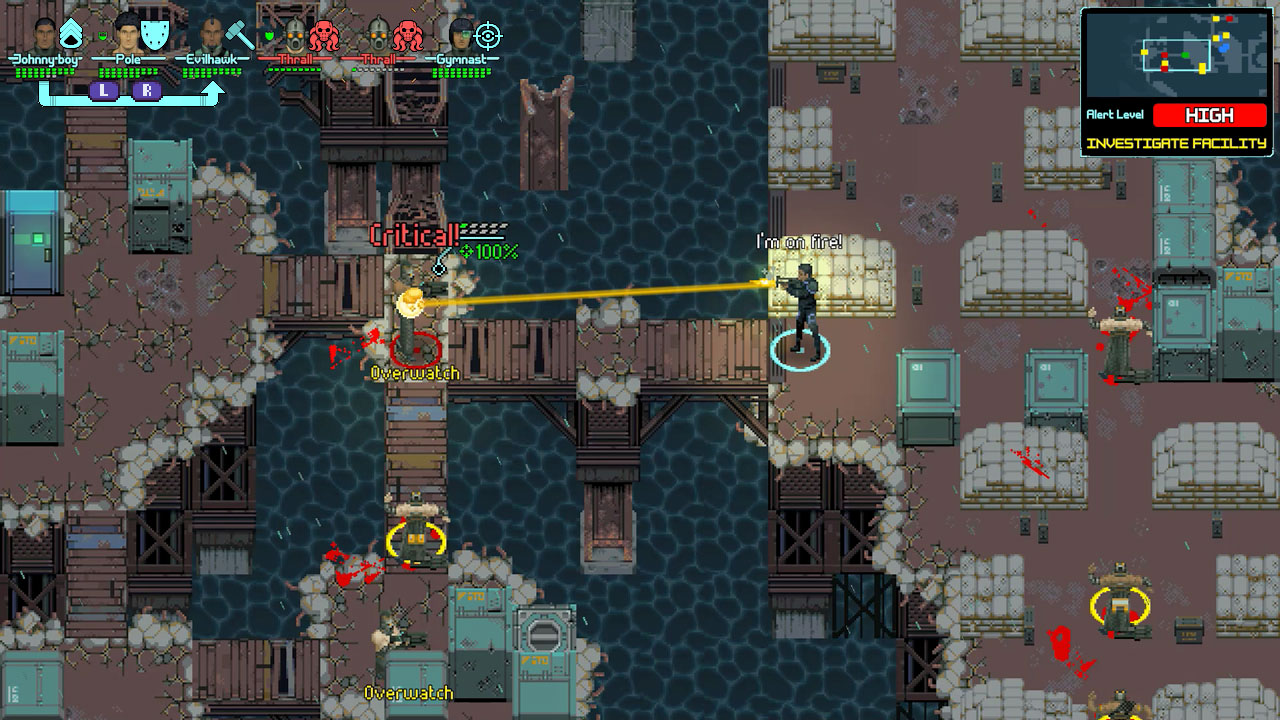Select Johnny-boy's rank chevron icon
Viewport: 1280px width, 720px height.
click(x=71, y=32)
